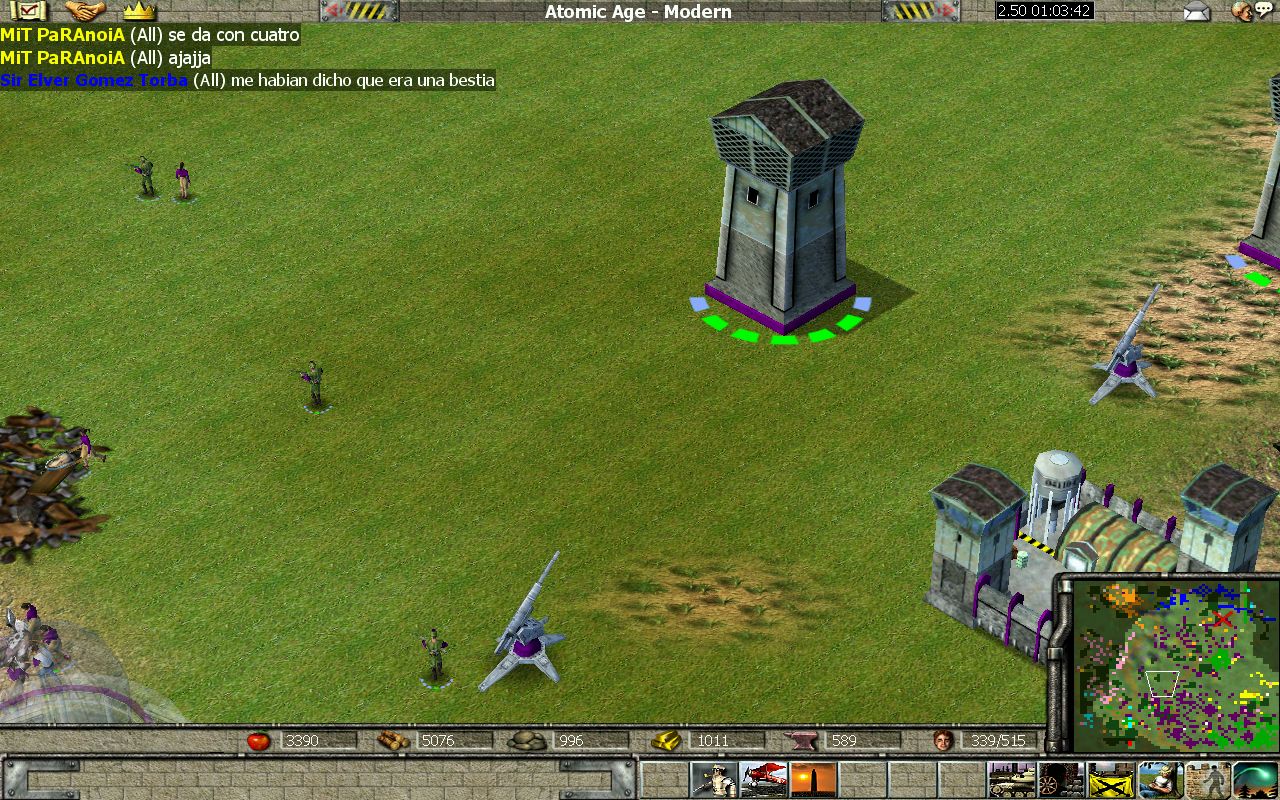
Task: Click the left hazard-striped arrow panel
Action: click(x=359, y=11)
